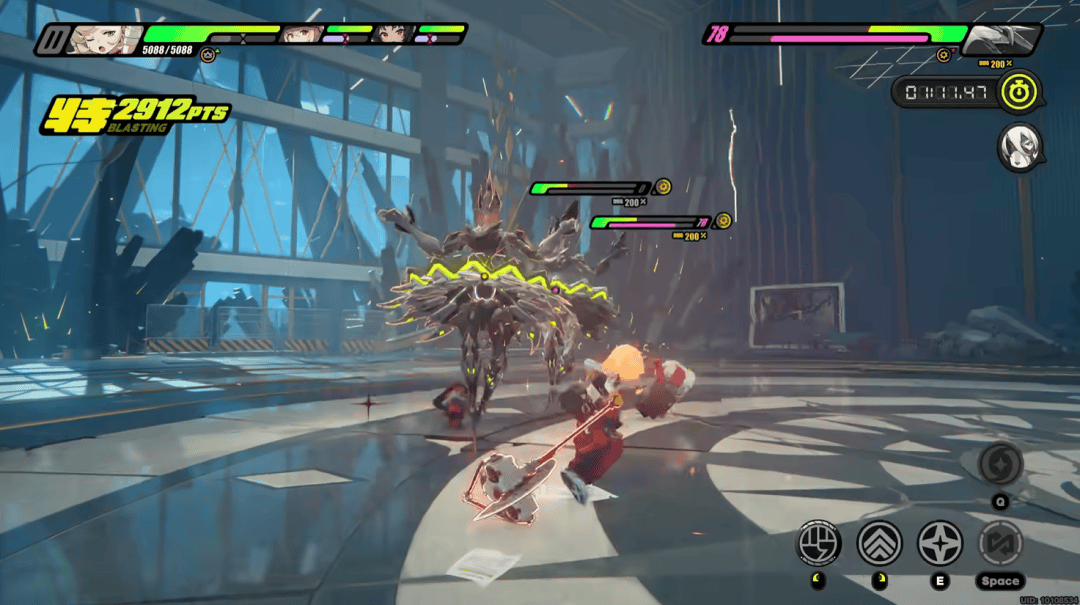Activate the swirl ultimate ability icon
This screenshot has width=1080, height=605.
pyautogui.click(x=1000, y=464)
